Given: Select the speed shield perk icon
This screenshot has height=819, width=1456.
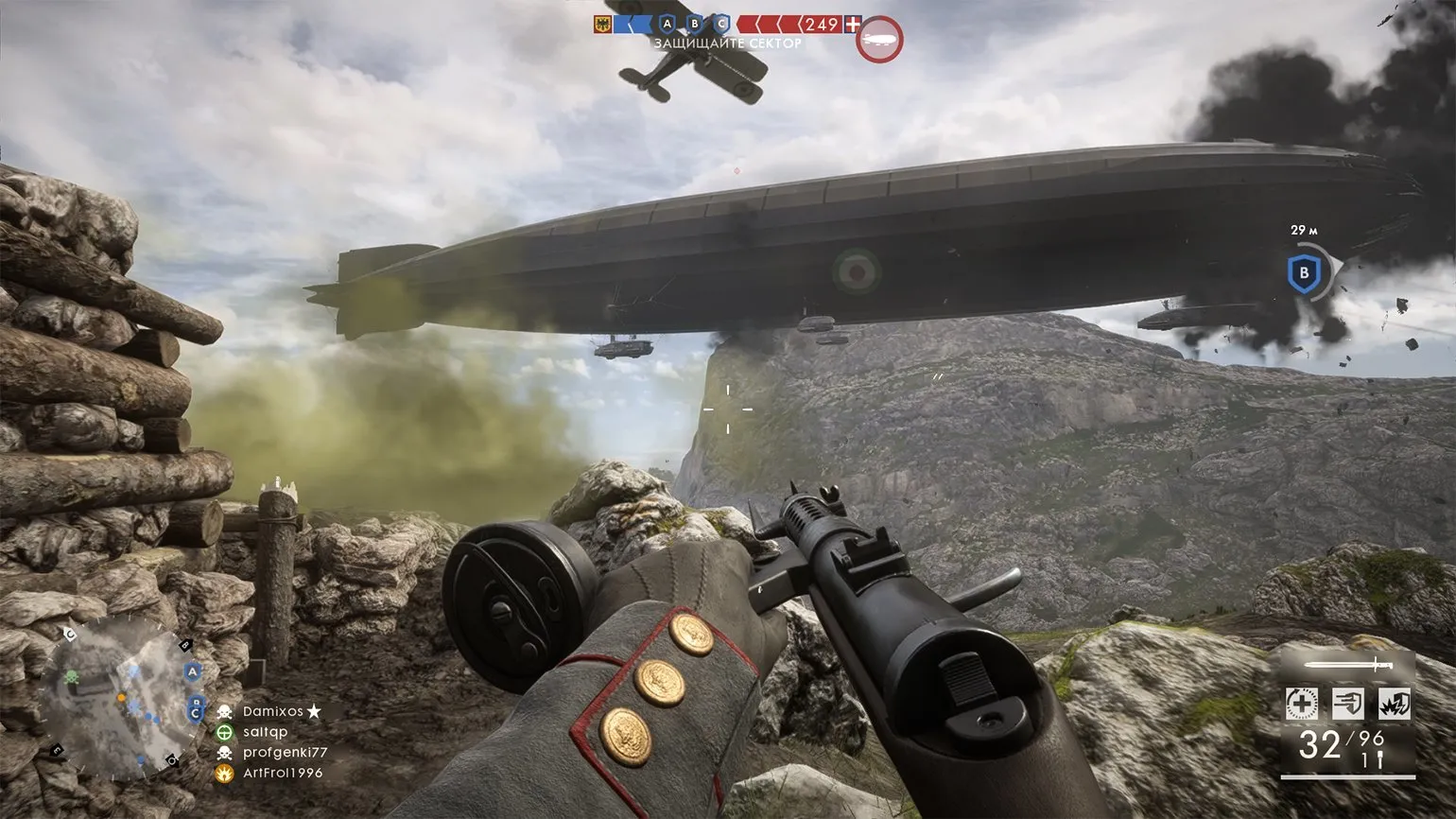Looking at the screenshot, I should point(1348,704).
